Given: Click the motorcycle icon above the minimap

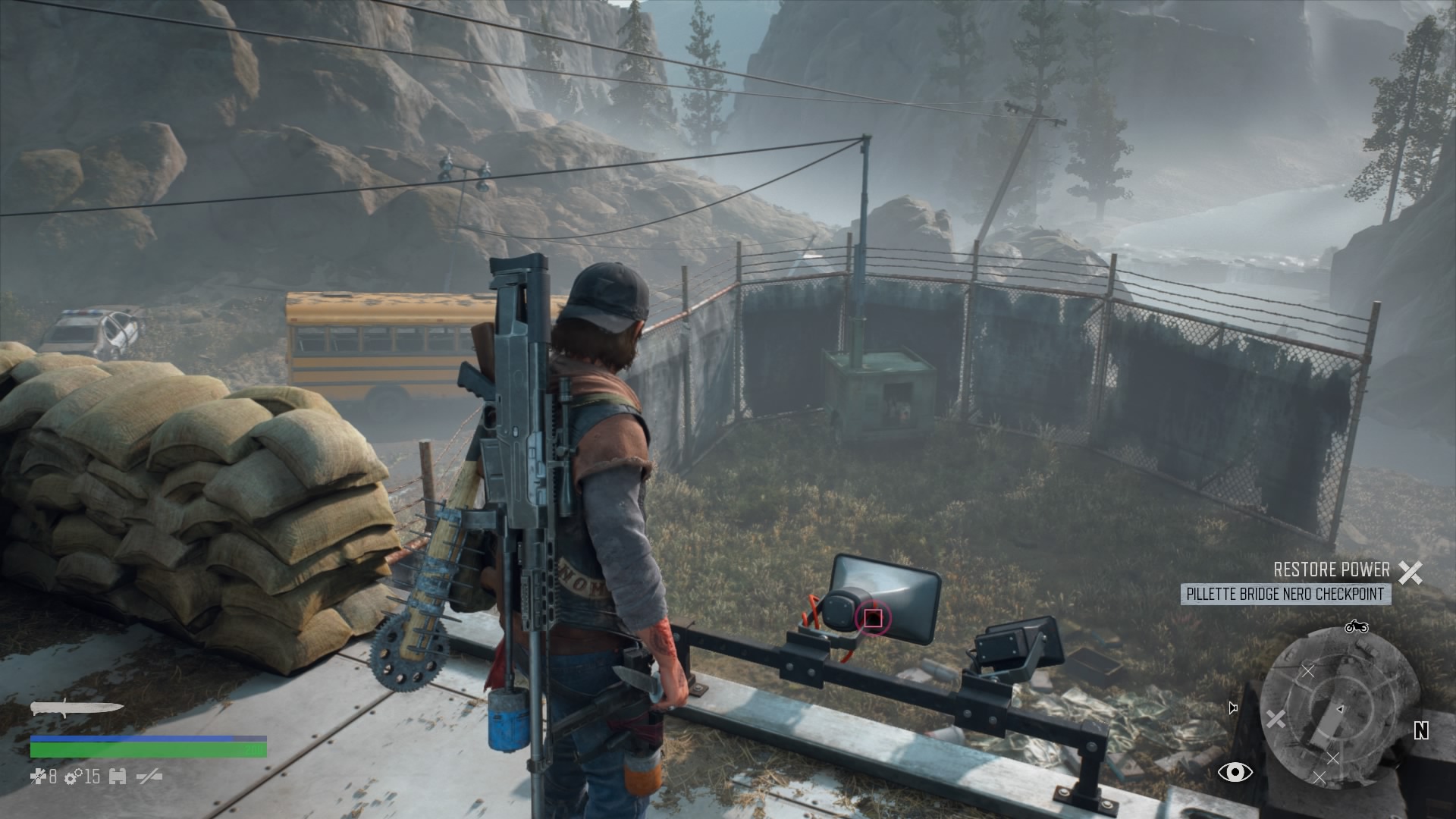Looking at the screenshot, I should 1357,628.
